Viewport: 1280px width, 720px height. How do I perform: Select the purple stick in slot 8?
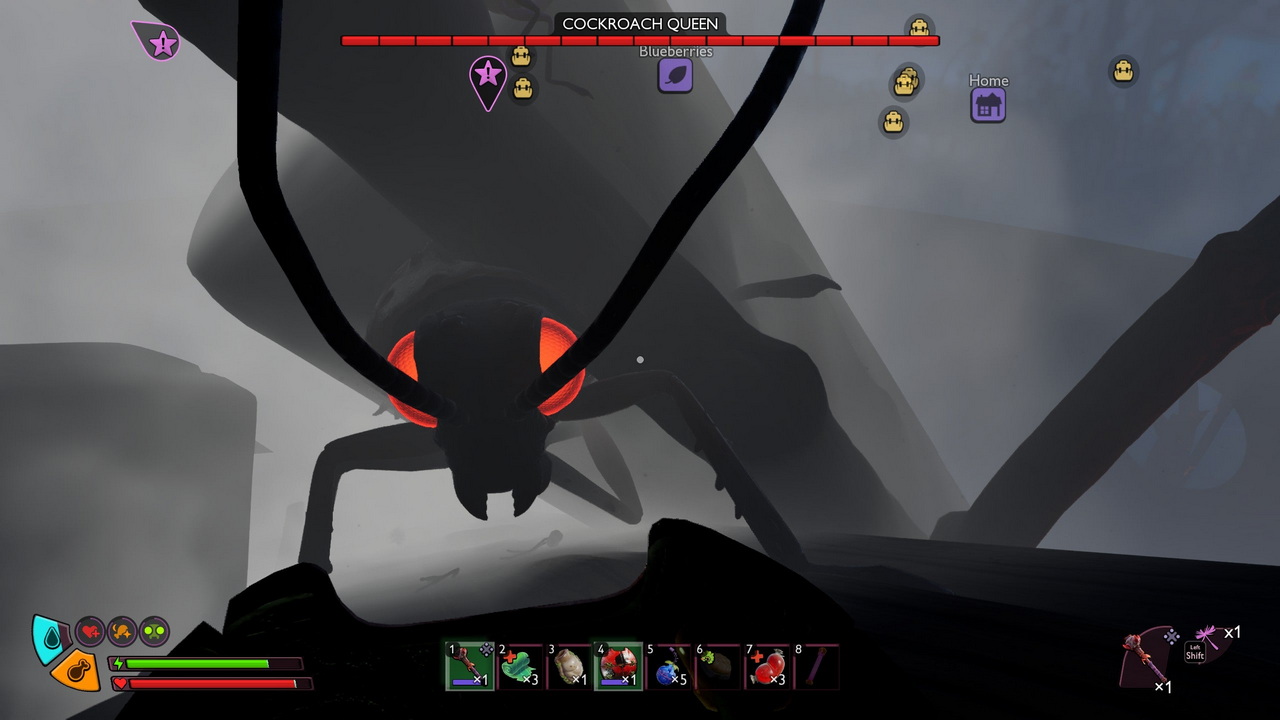(816, 666)
